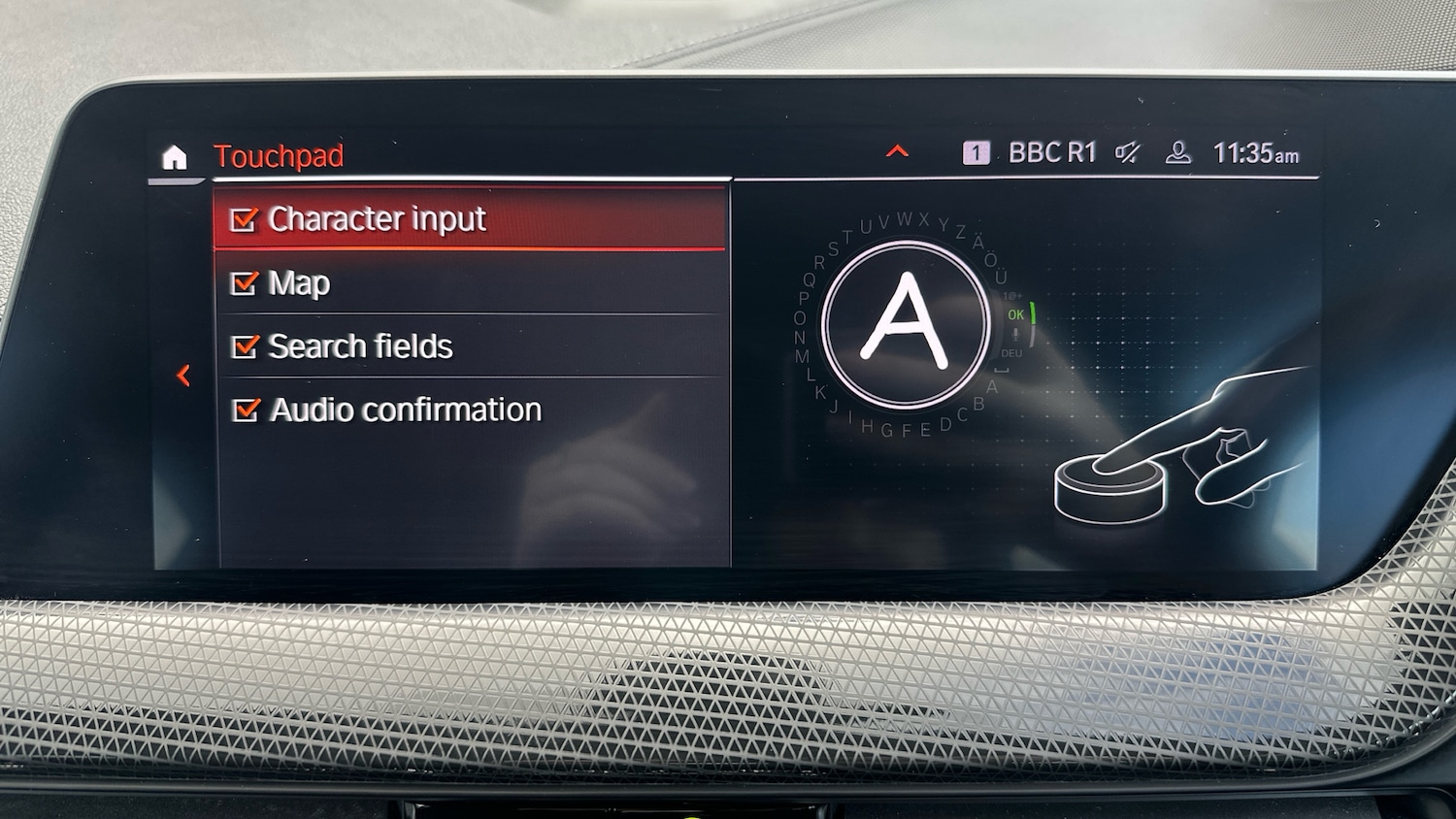Viewport: 1456px width, 819px height.
Task: Tap the green volume level bar
Action: [1033, 311]
